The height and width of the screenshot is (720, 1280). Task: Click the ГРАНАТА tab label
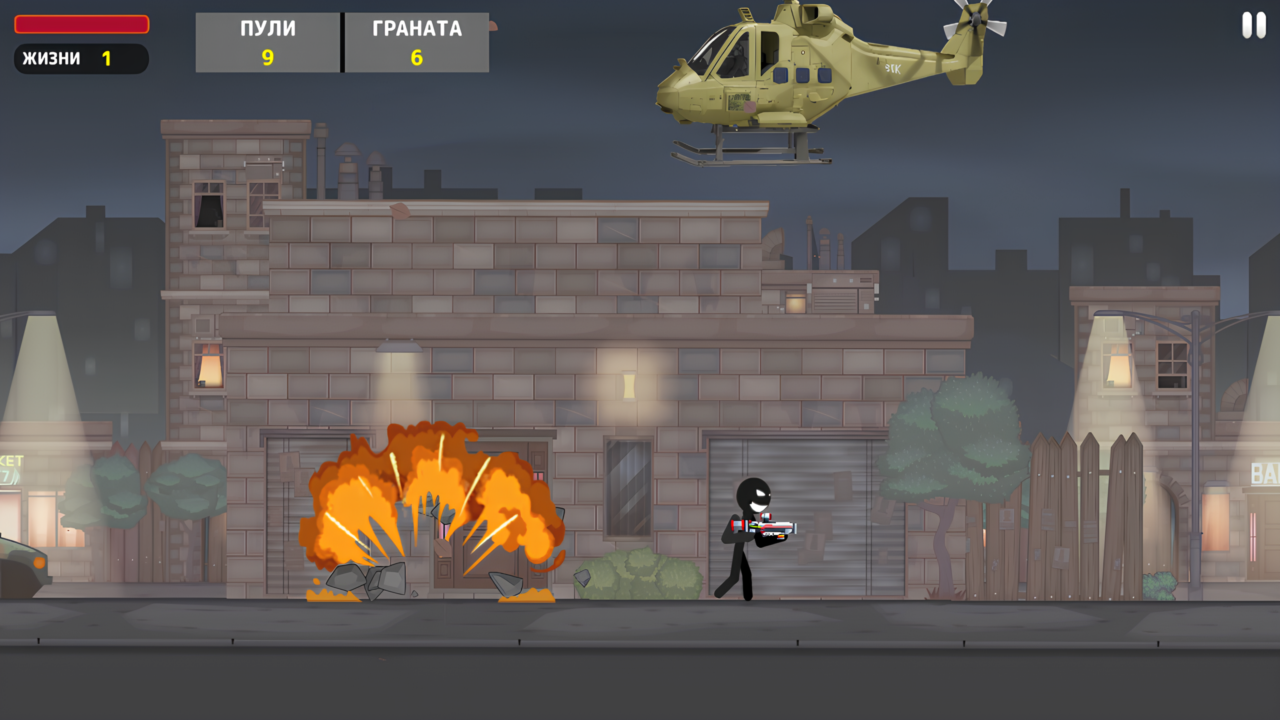(x=416, y=28)
